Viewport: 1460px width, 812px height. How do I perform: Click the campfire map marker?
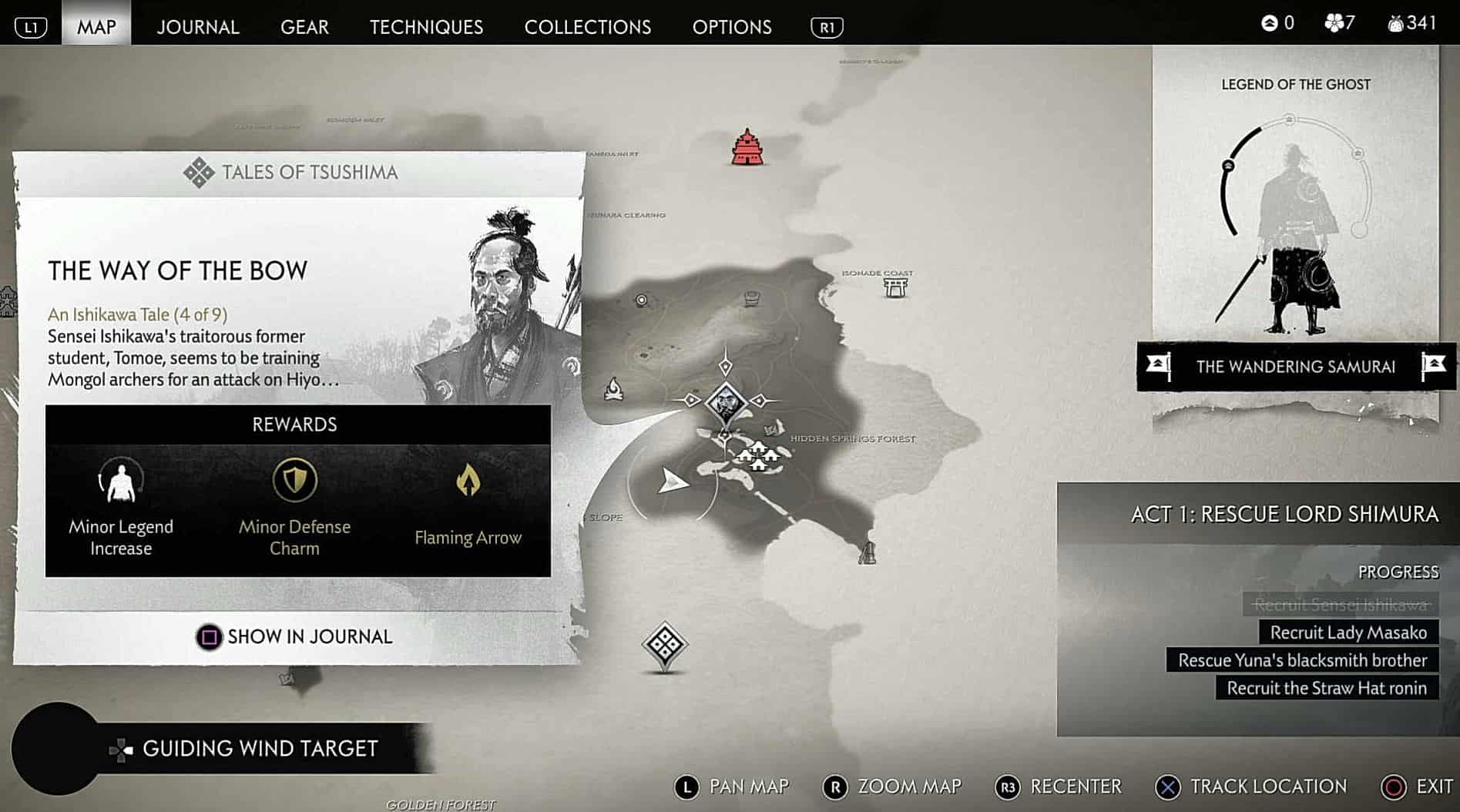[613, 389]
